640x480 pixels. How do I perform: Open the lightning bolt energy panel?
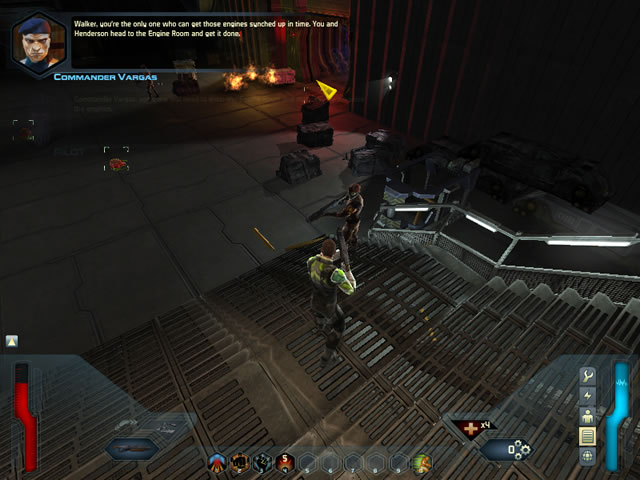coord(588,396)
